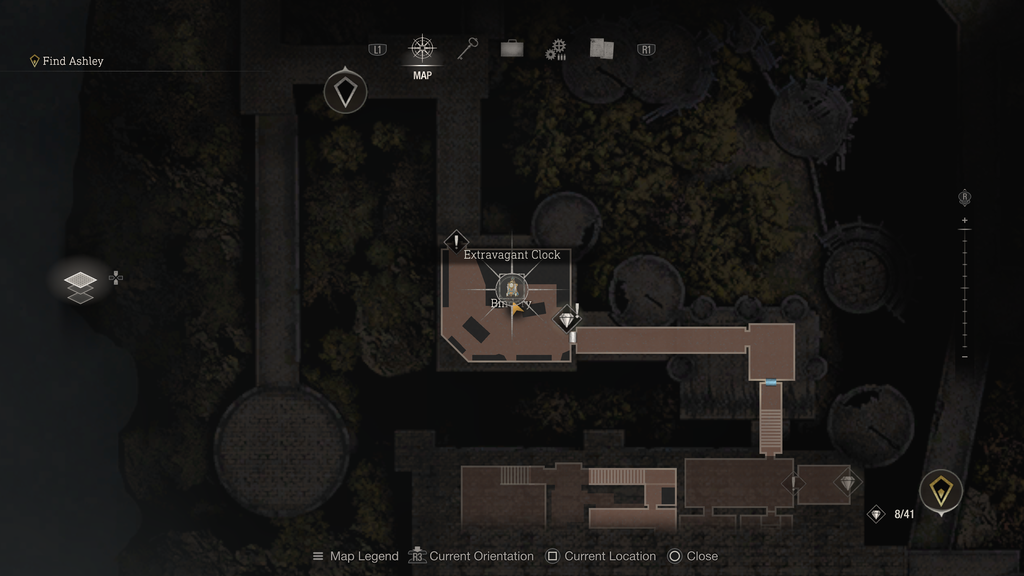This screenshot has height=576, width=1024.
Task: Open the crafting gears tab
Action: 556,50
